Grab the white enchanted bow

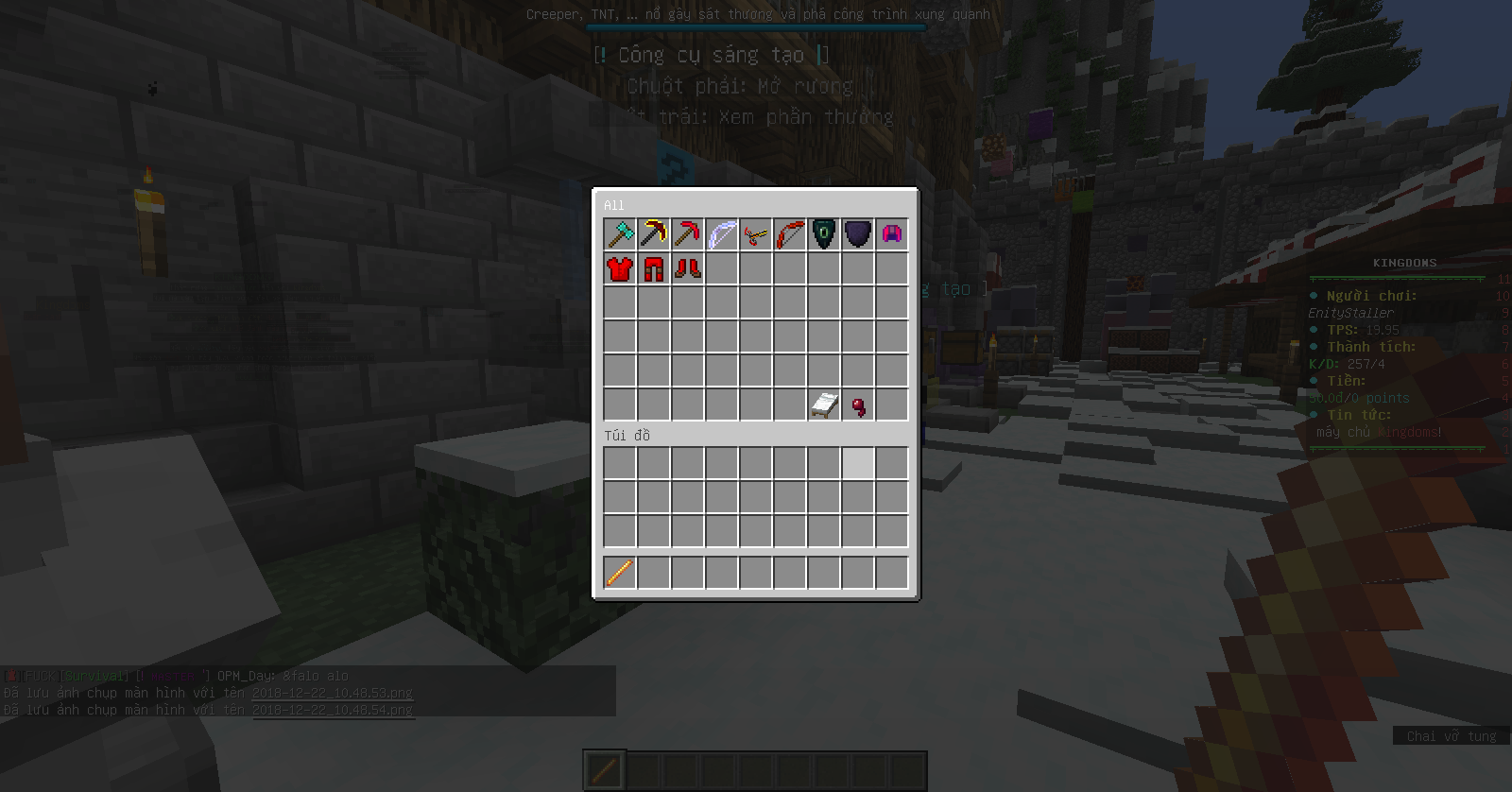tap(723, 233)
